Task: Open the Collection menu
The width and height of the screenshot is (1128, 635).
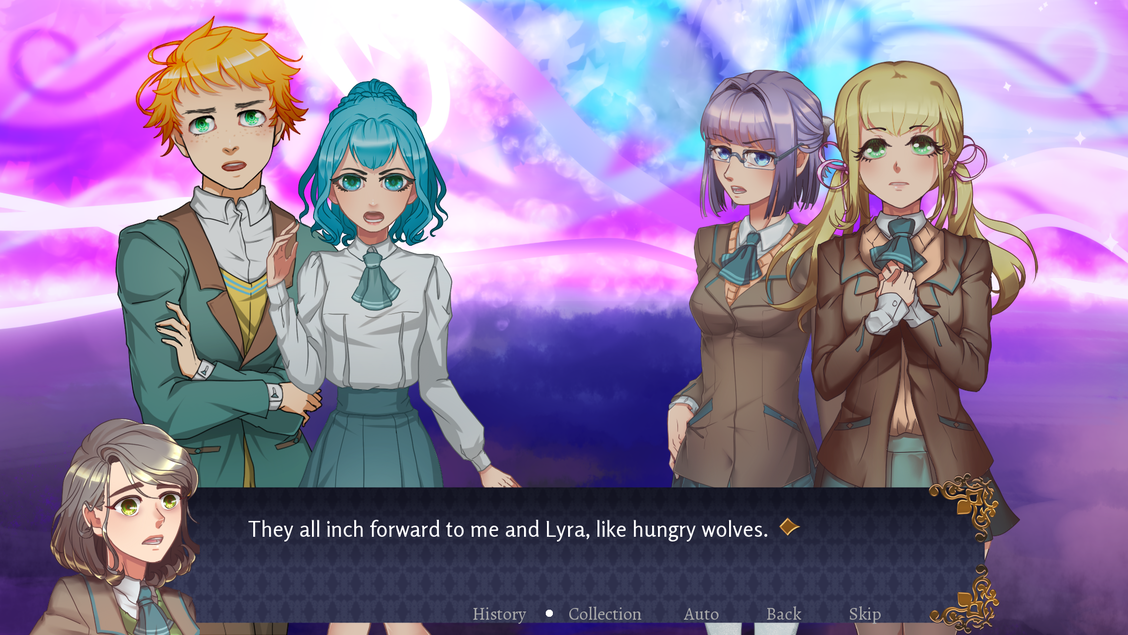Action: (605, 614)
